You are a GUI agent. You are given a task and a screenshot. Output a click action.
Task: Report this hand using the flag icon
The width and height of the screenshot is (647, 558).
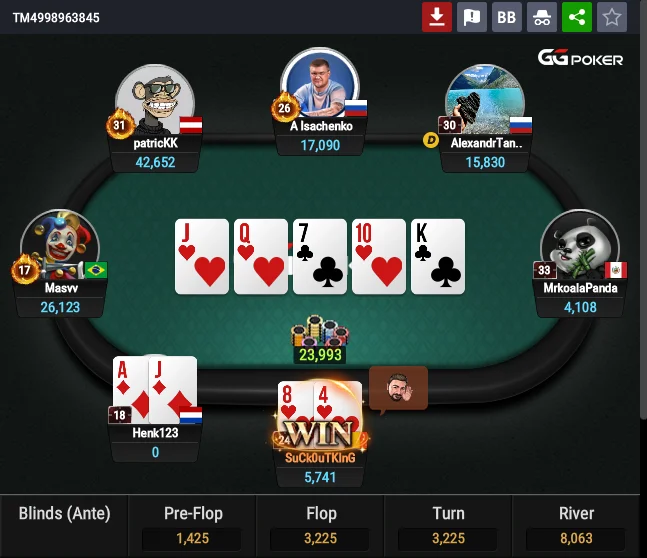(x=471, y=17)
